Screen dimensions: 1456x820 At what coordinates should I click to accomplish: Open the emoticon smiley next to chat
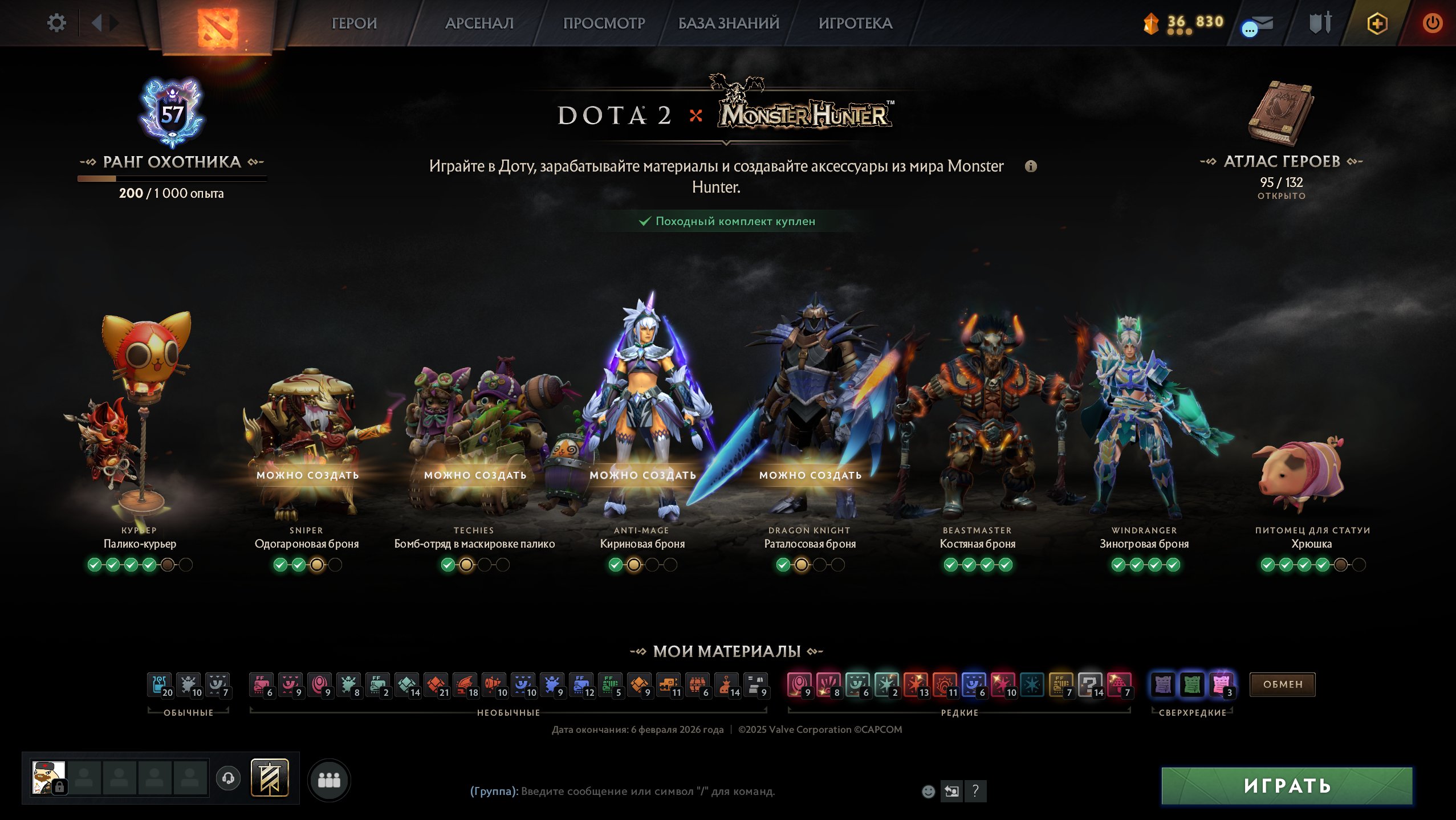pyautogui.click(x=929, y=790)
